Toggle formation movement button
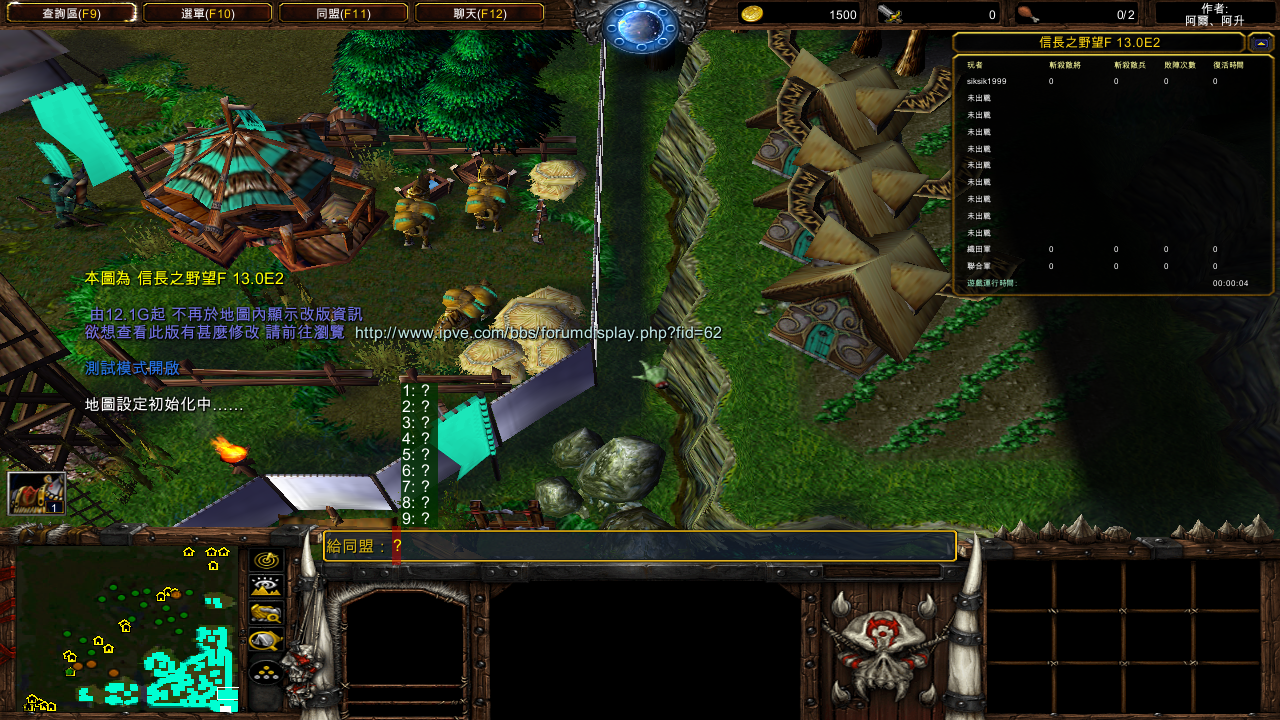This screenshot has width=1280, height=720. (266, 672)
